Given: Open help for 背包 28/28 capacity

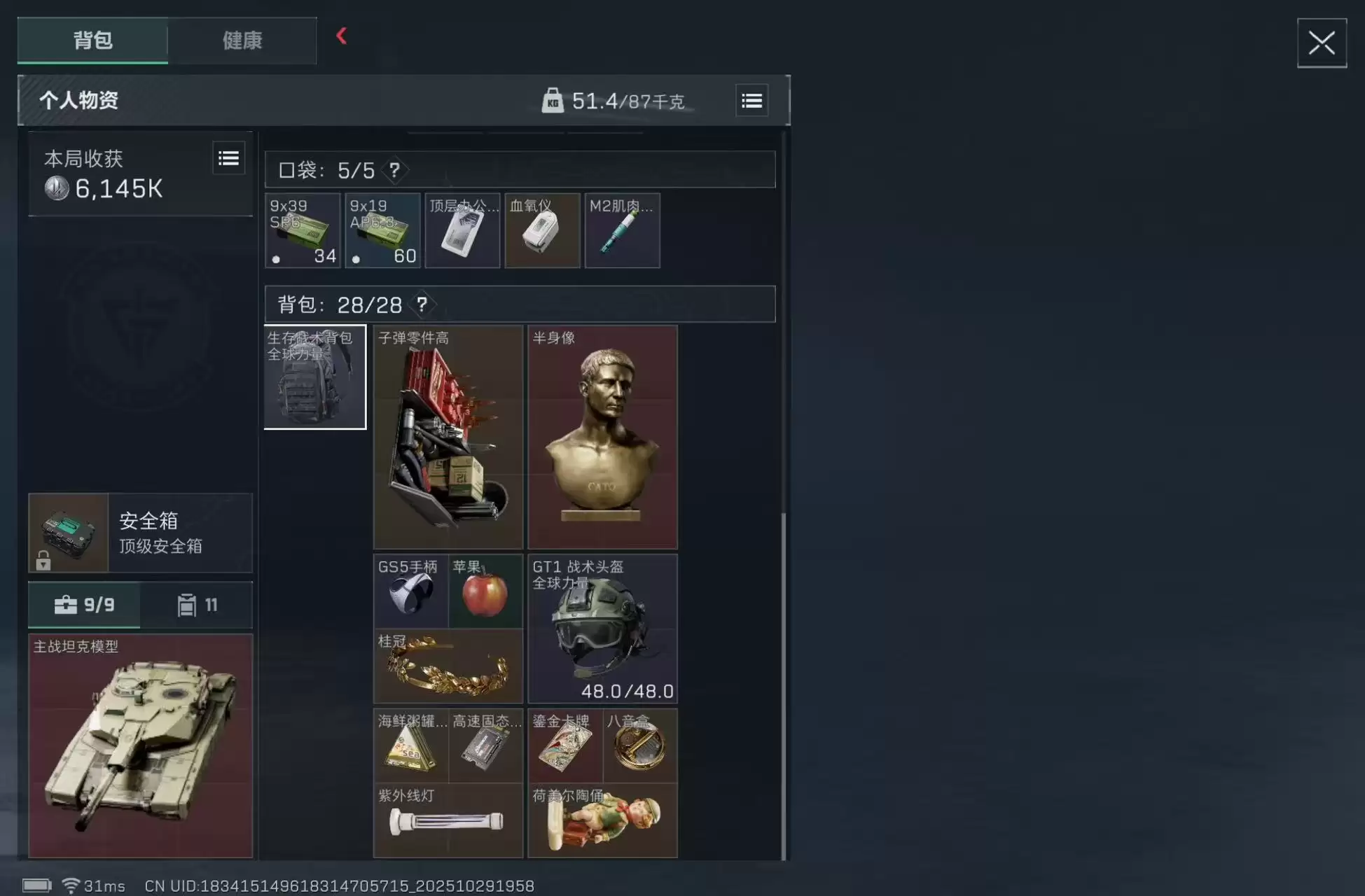Looking at the screenshot, I should point(421,304).
